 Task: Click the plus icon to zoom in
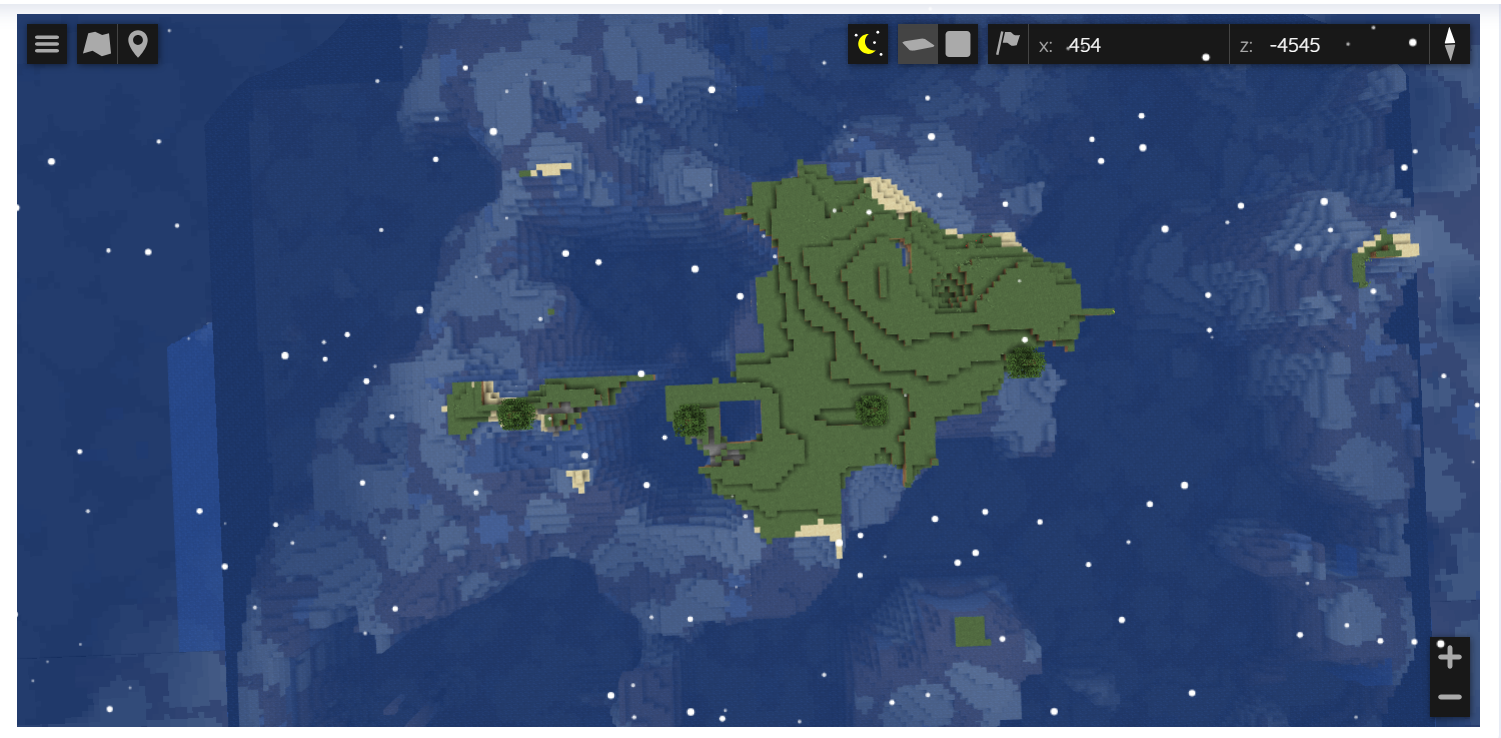point(1449,656)
